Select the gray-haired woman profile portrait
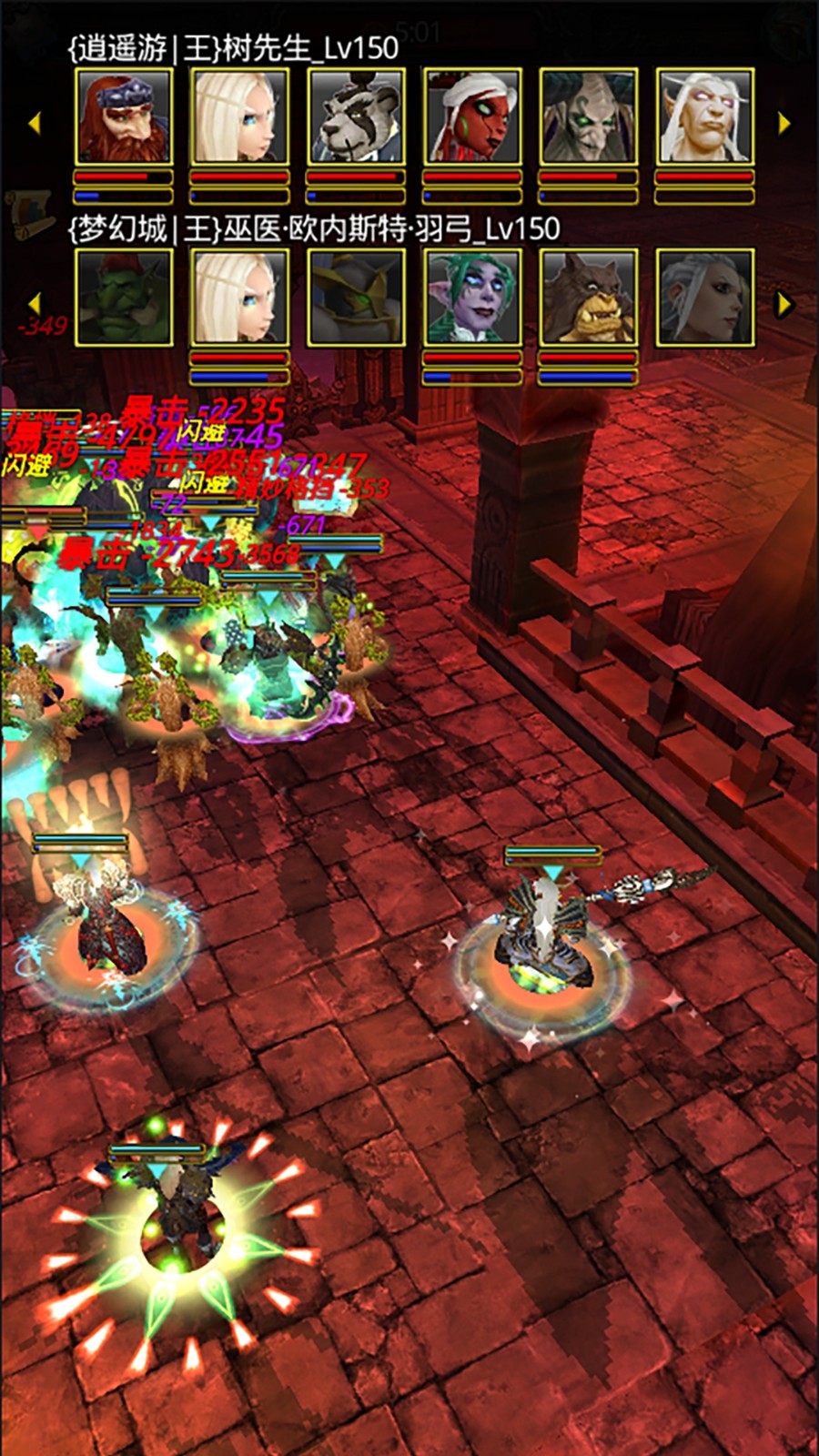 (x=704, y=298)
